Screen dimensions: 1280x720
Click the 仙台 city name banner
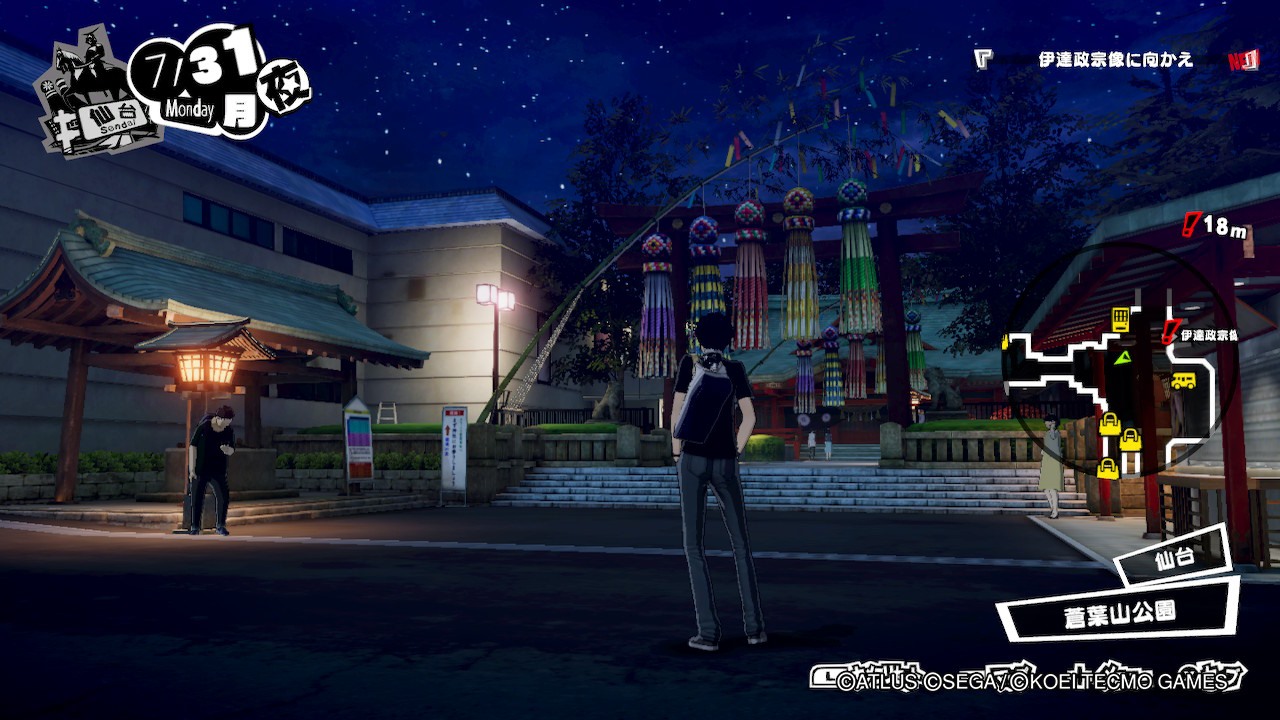point(1174,559)
